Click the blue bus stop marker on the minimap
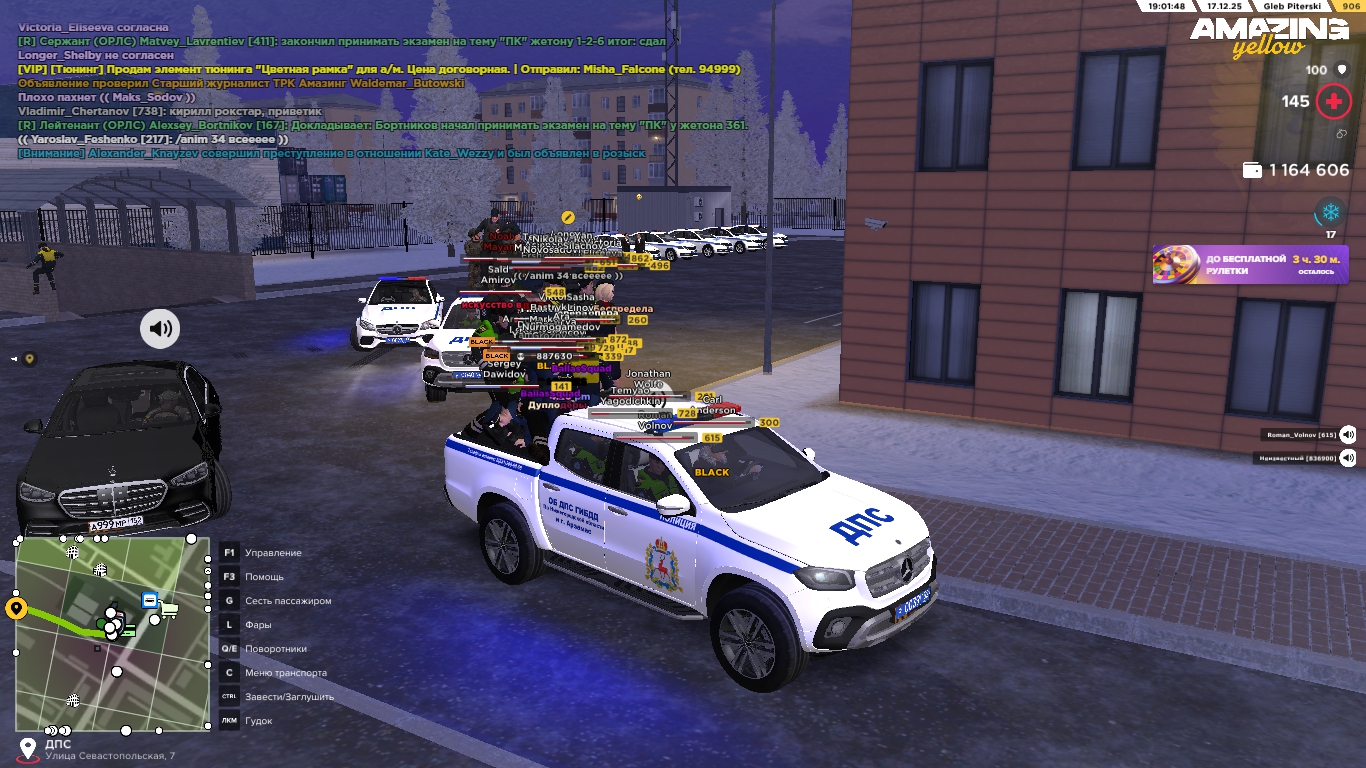Screen dimensions: 1366x768 pyautogui.click(x=149, y=600)
